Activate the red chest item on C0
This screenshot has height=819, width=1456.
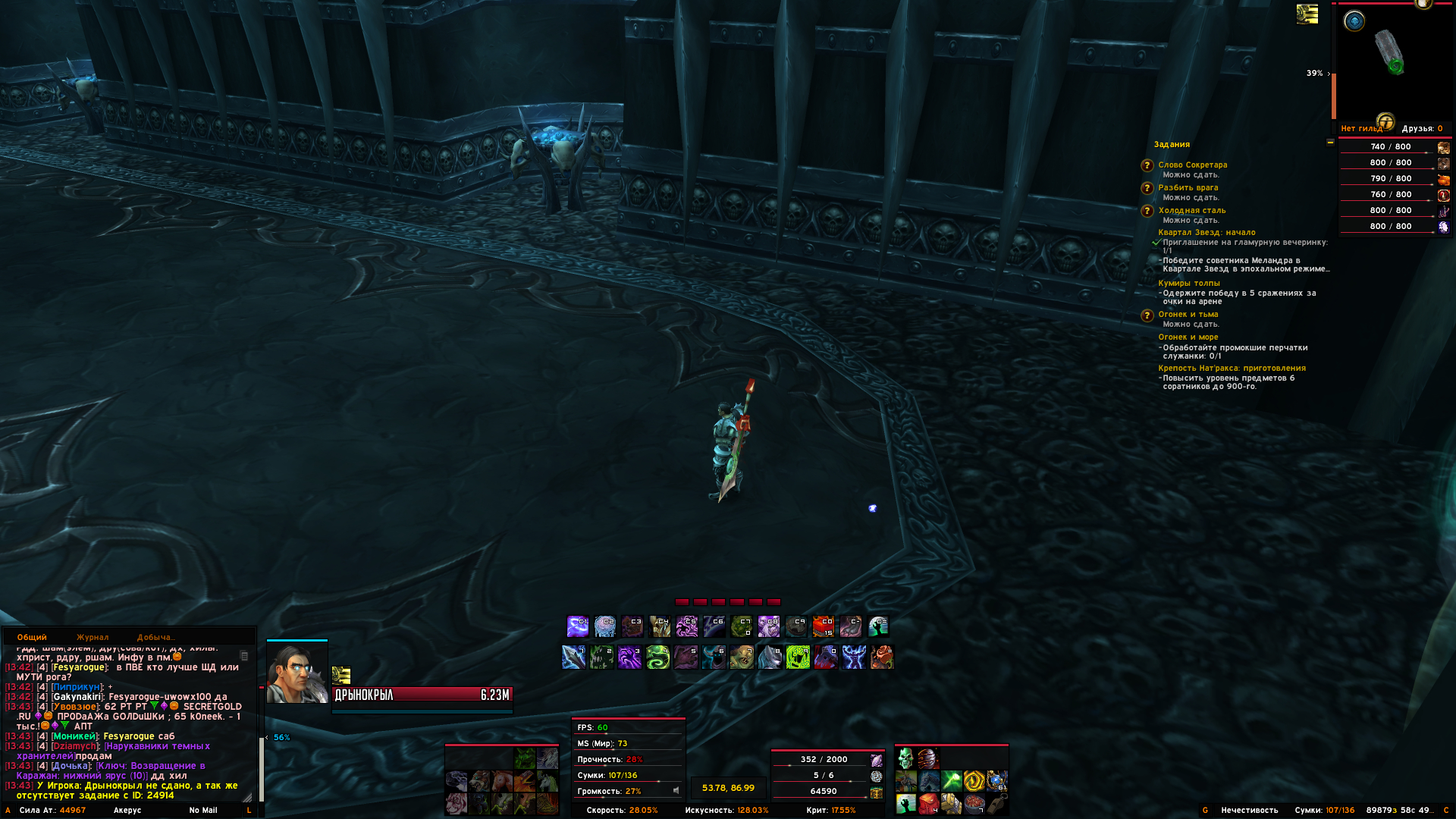tap(823, 626)
